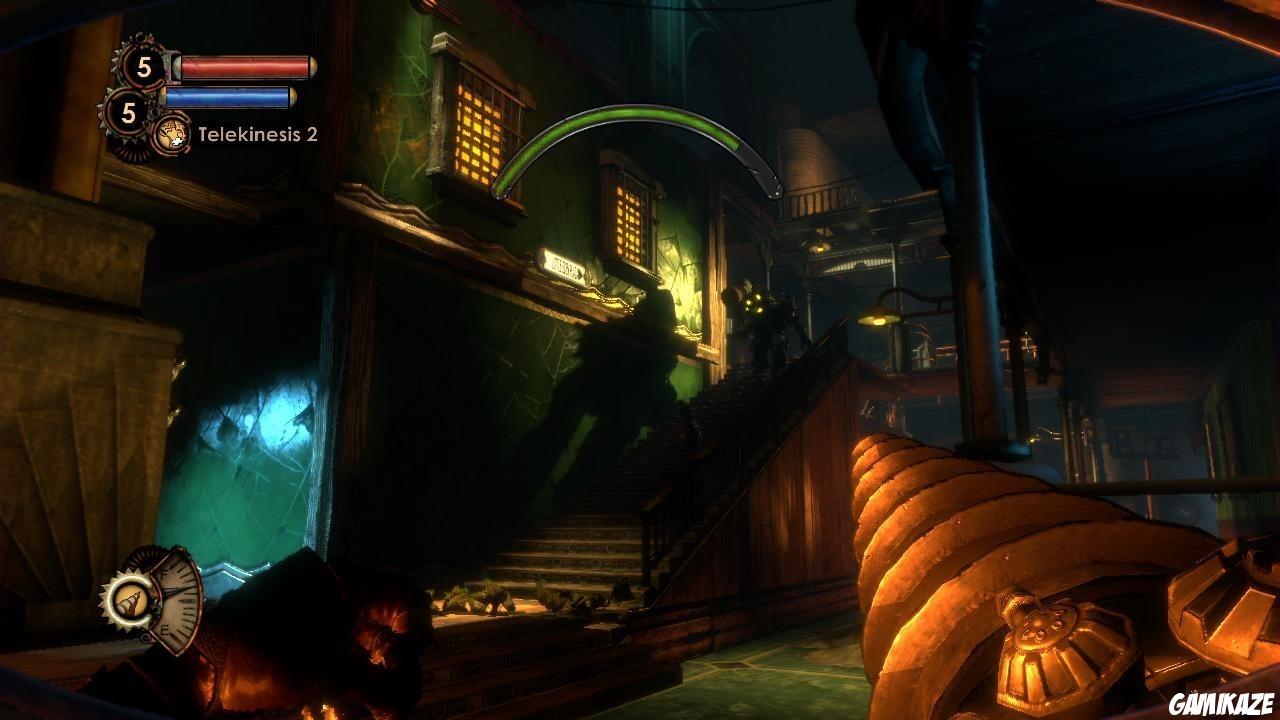Click the Telekinesis 2 text label
The image size is (1280, 720).
click(259, 134)
